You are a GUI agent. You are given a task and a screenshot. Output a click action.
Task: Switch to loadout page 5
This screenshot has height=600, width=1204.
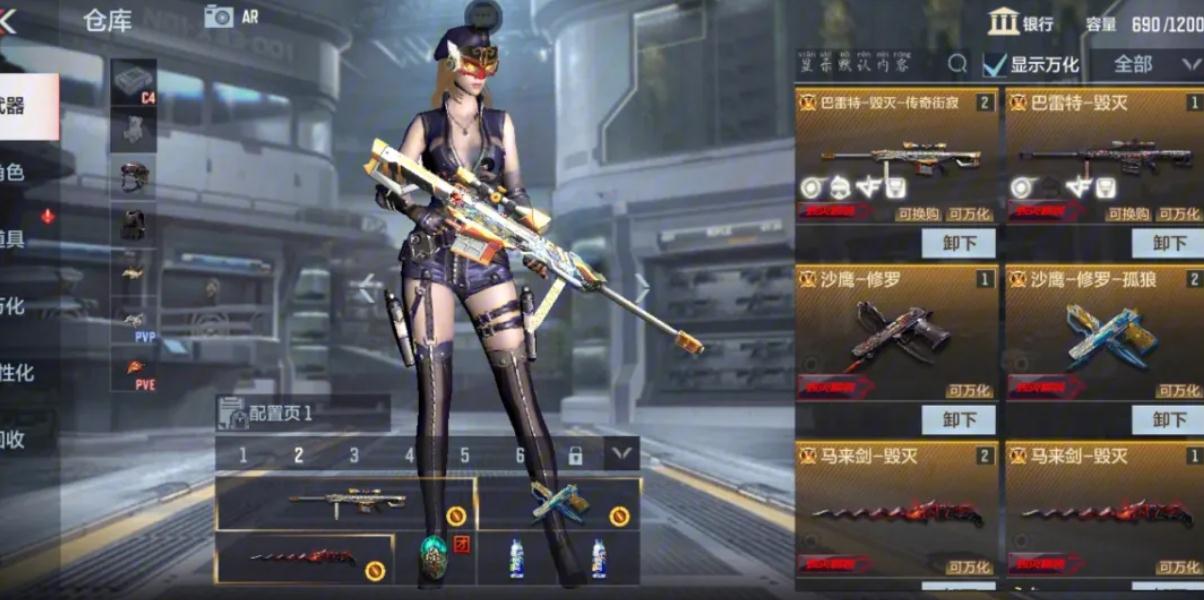465,456
